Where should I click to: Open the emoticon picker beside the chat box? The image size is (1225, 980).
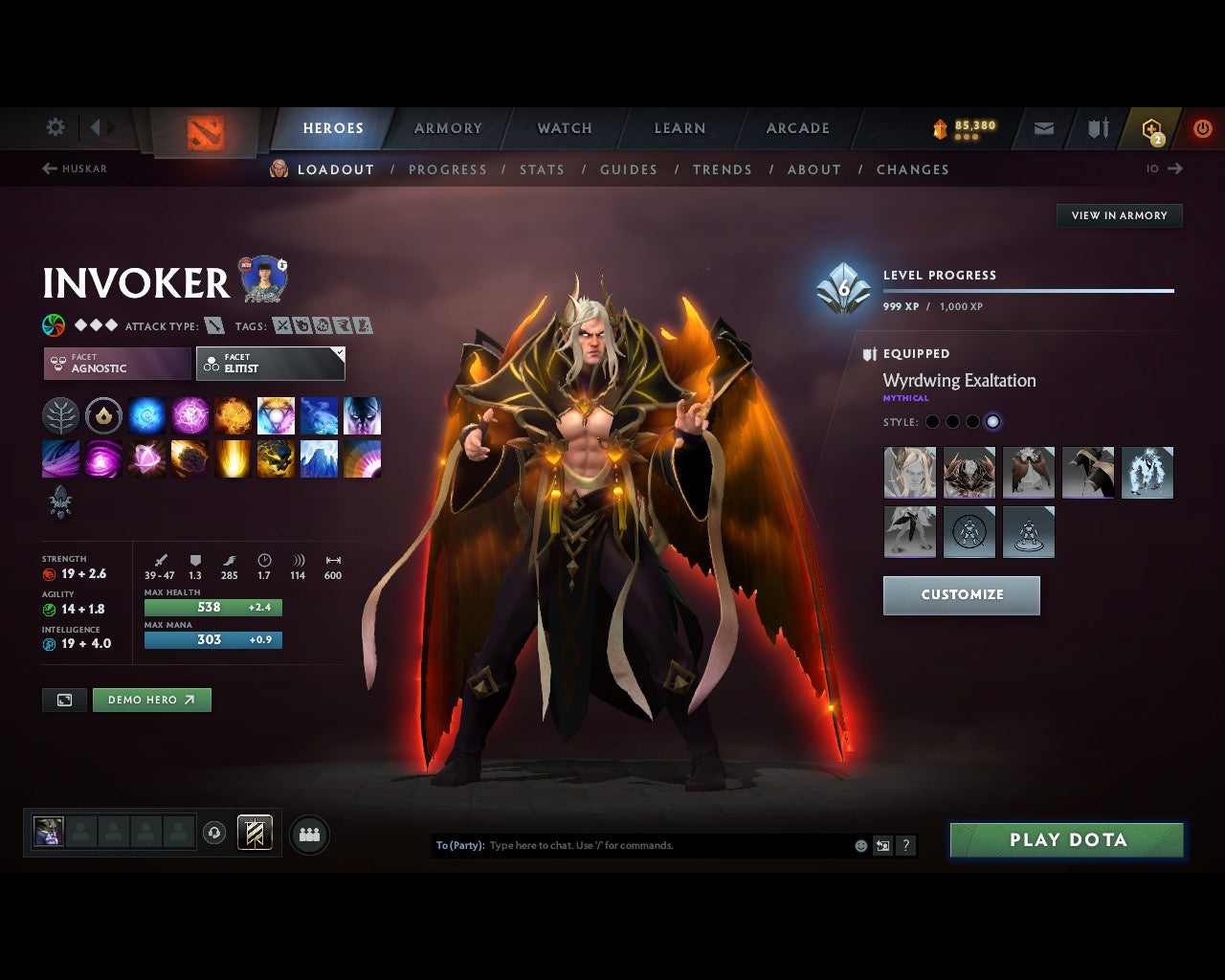coord(858,846)
